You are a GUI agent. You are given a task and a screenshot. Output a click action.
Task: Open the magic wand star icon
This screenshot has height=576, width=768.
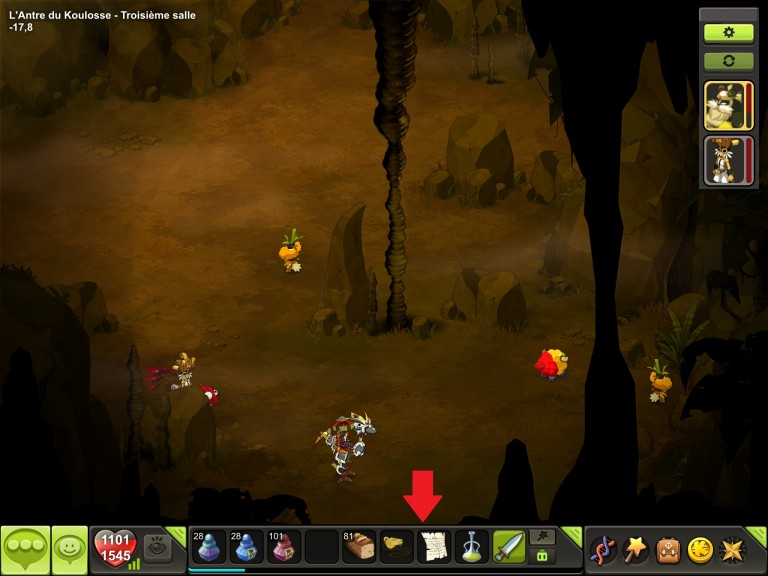point(636,549)
